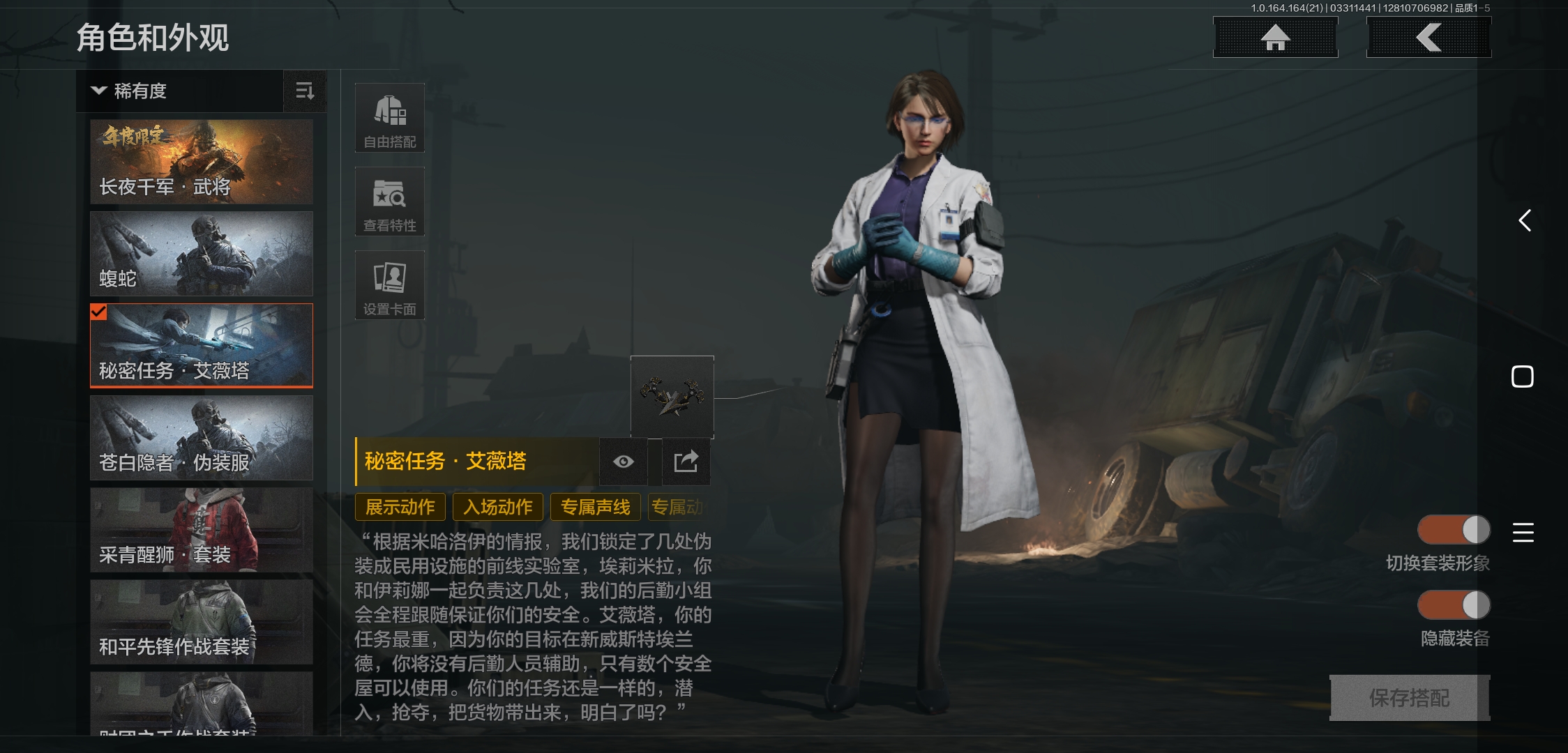Open the 自由搭配 (free outfit mix) panel
1568x753 pixels.
(x=390, y=117)
